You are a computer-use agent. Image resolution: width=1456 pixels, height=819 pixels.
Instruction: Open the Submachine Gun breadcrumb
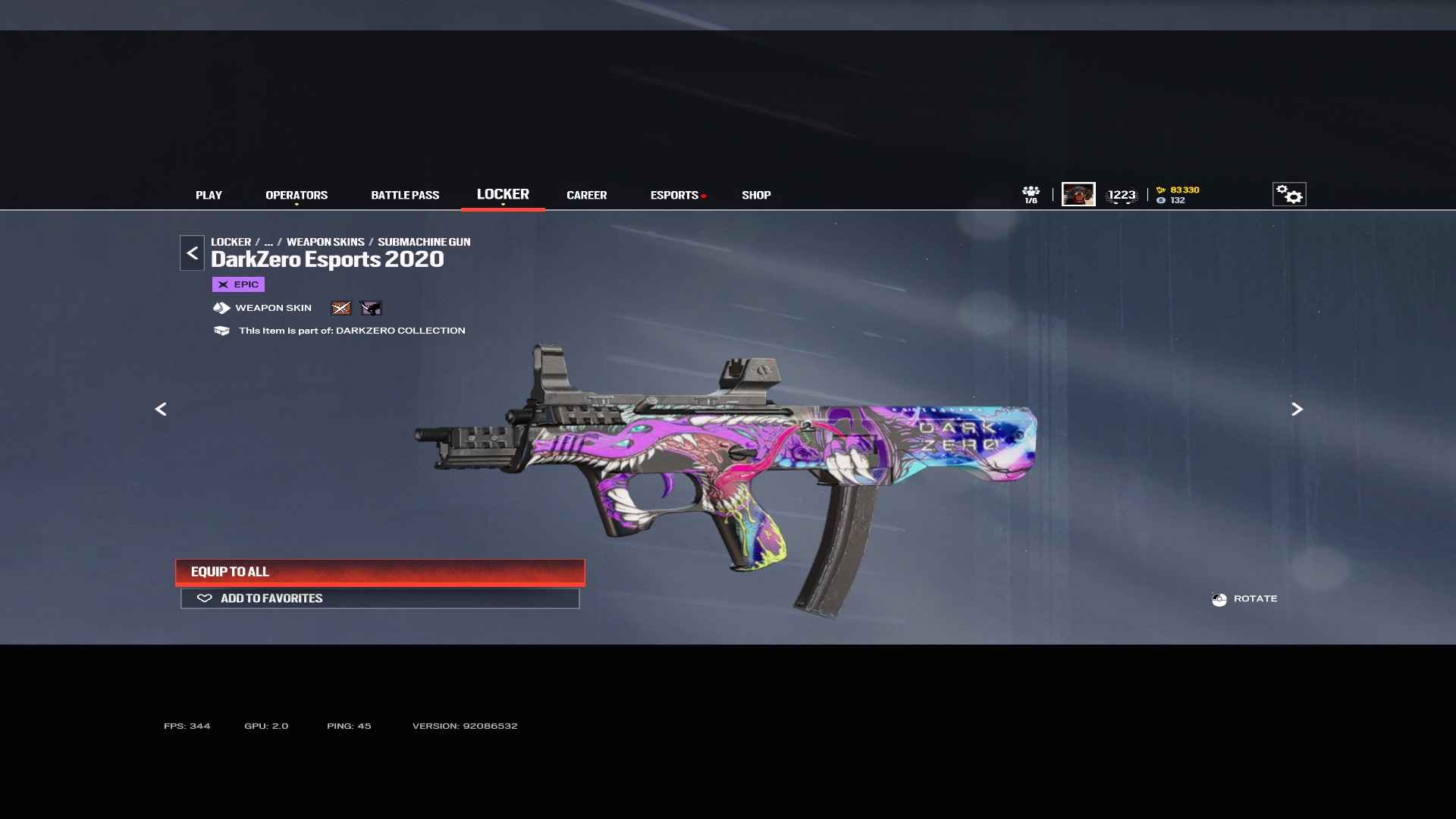point(424,242)
